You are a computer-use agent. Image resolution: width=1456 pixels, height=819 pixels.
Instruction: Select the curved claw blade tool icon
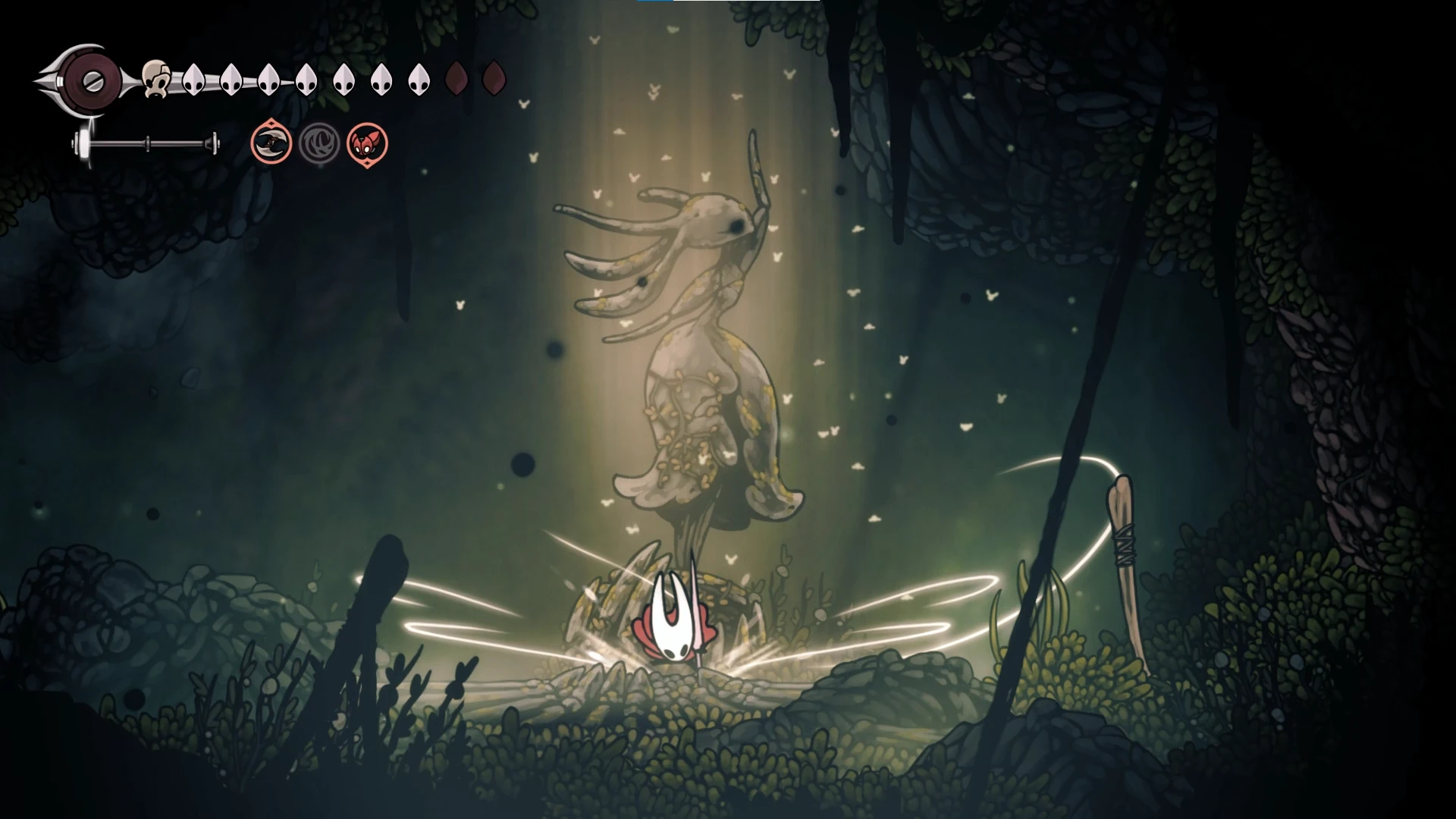pyautogui.click(x=271, y=143)
